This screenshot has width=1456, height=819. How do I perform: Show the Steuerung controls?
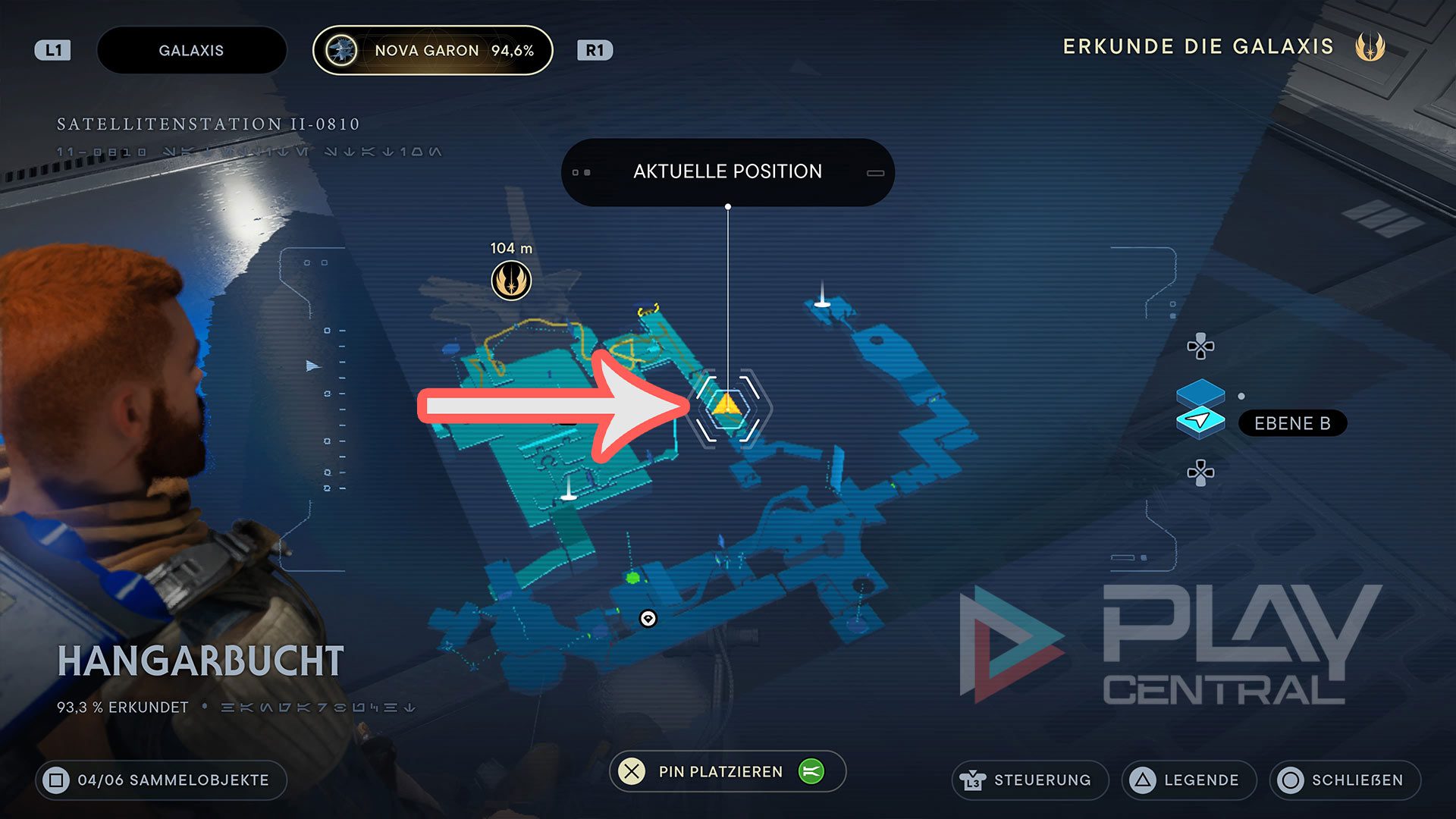[x=1029, y=780]
